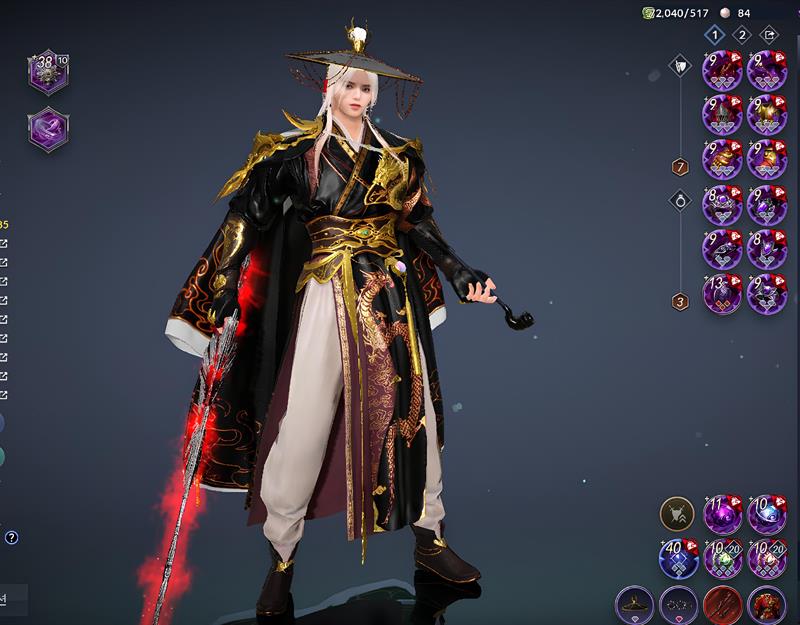Open the clothes hanger outfit slot
This screenshot has width=800, height=625.
coord(634,605)
